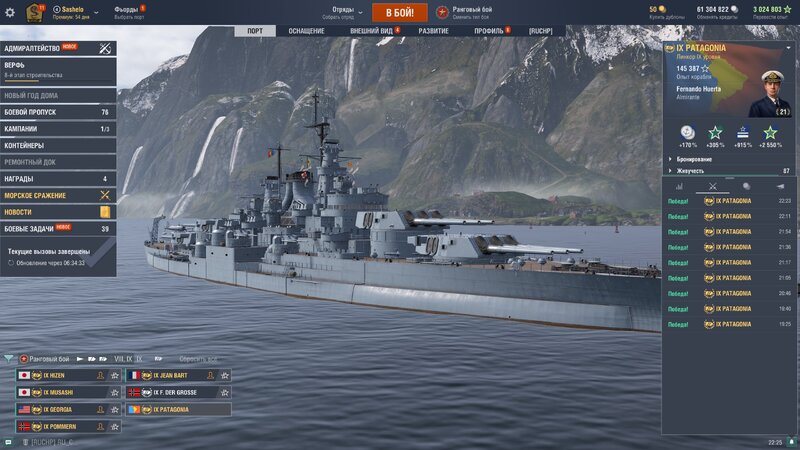Open the КАМПАНИИ menu entry
This screenshot has width=800, height=450.
point(58,129)
